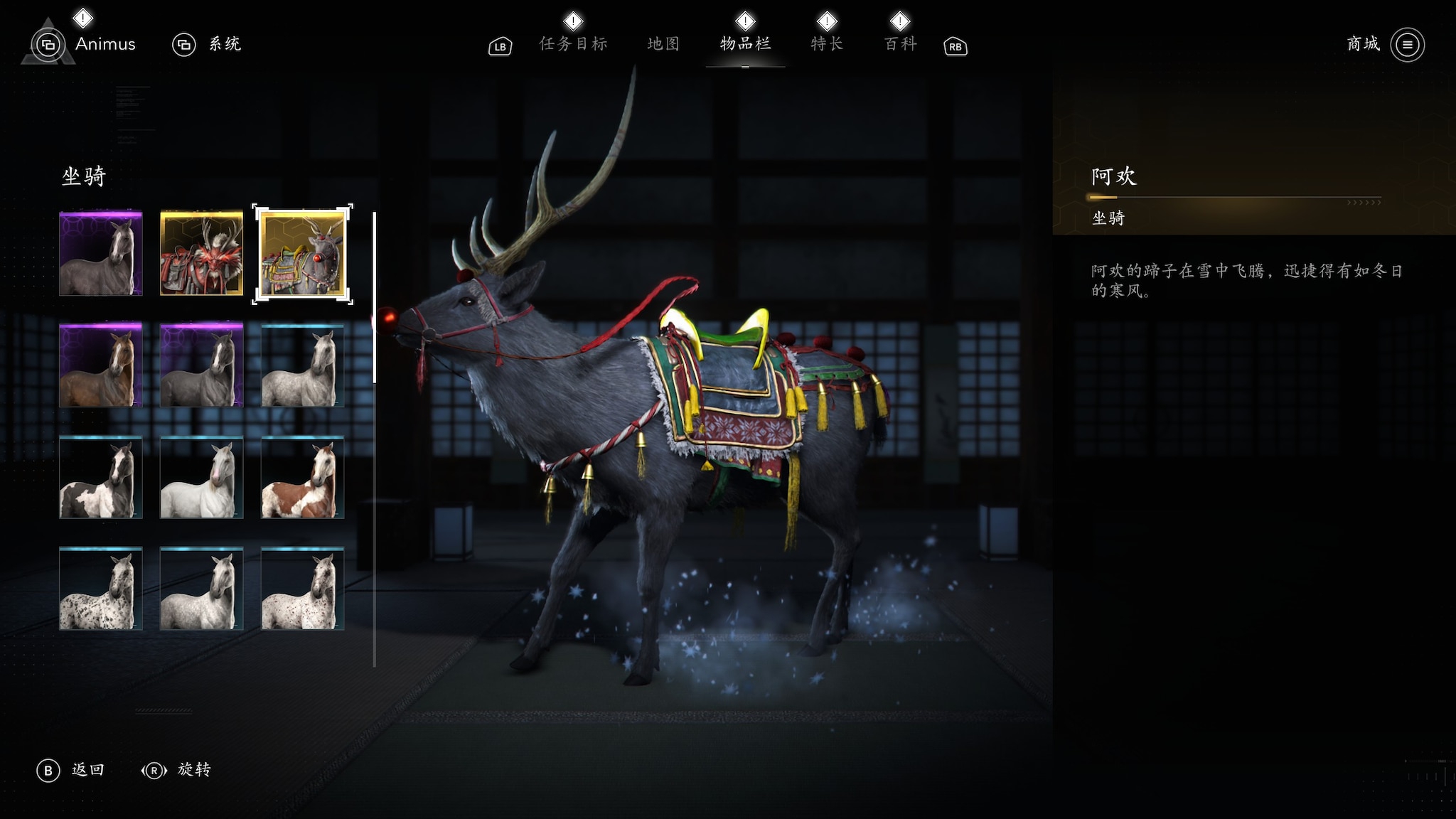Switch to the 地图 tab

[663, 44]
